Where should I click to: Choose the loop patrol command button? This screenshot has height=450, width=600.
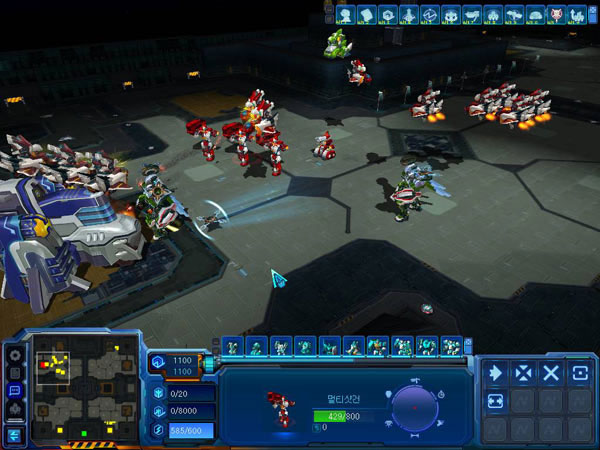pyautogui.click(x=579, y=372)
